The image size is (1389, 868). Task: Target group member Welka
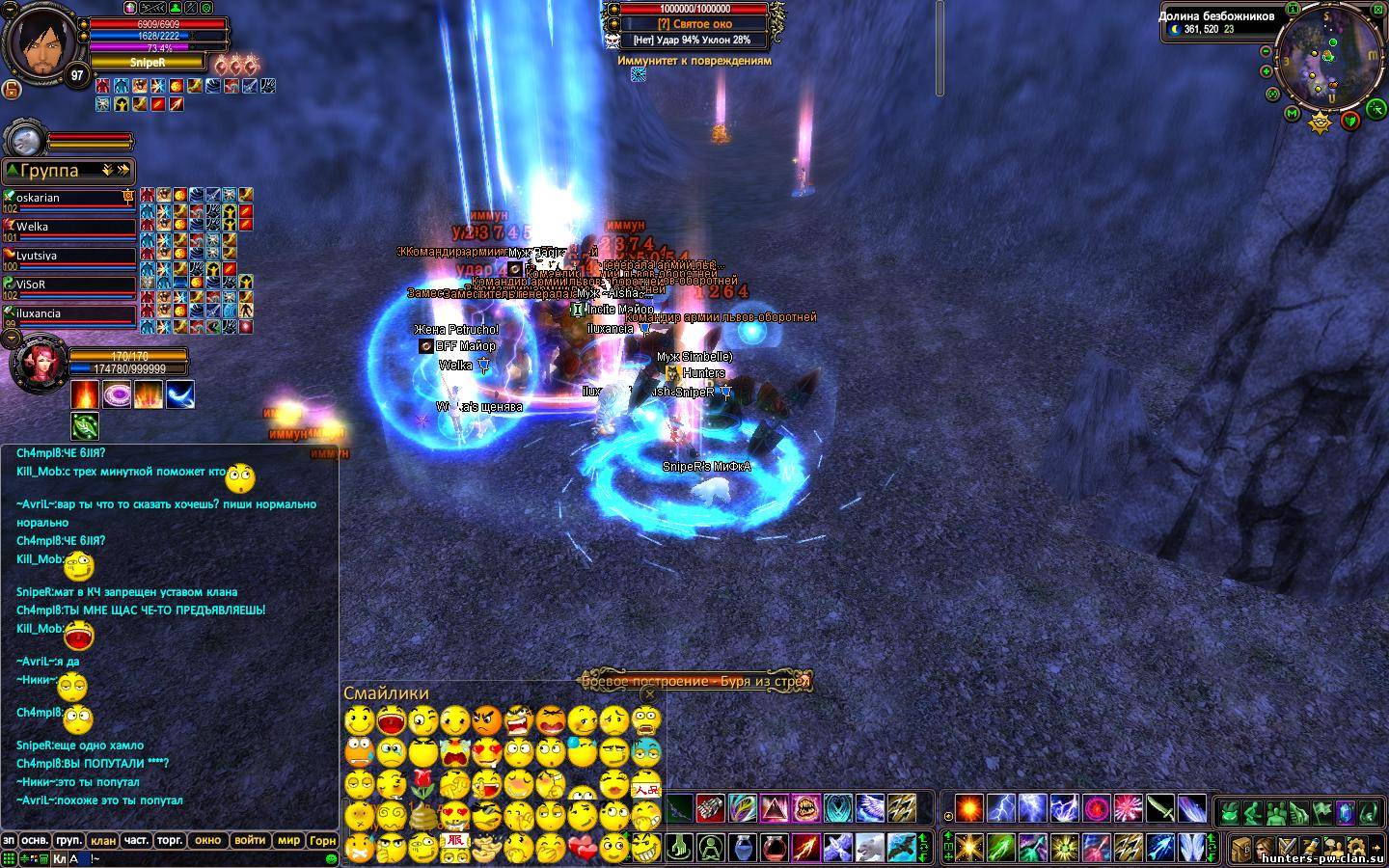tap(72, 228)
